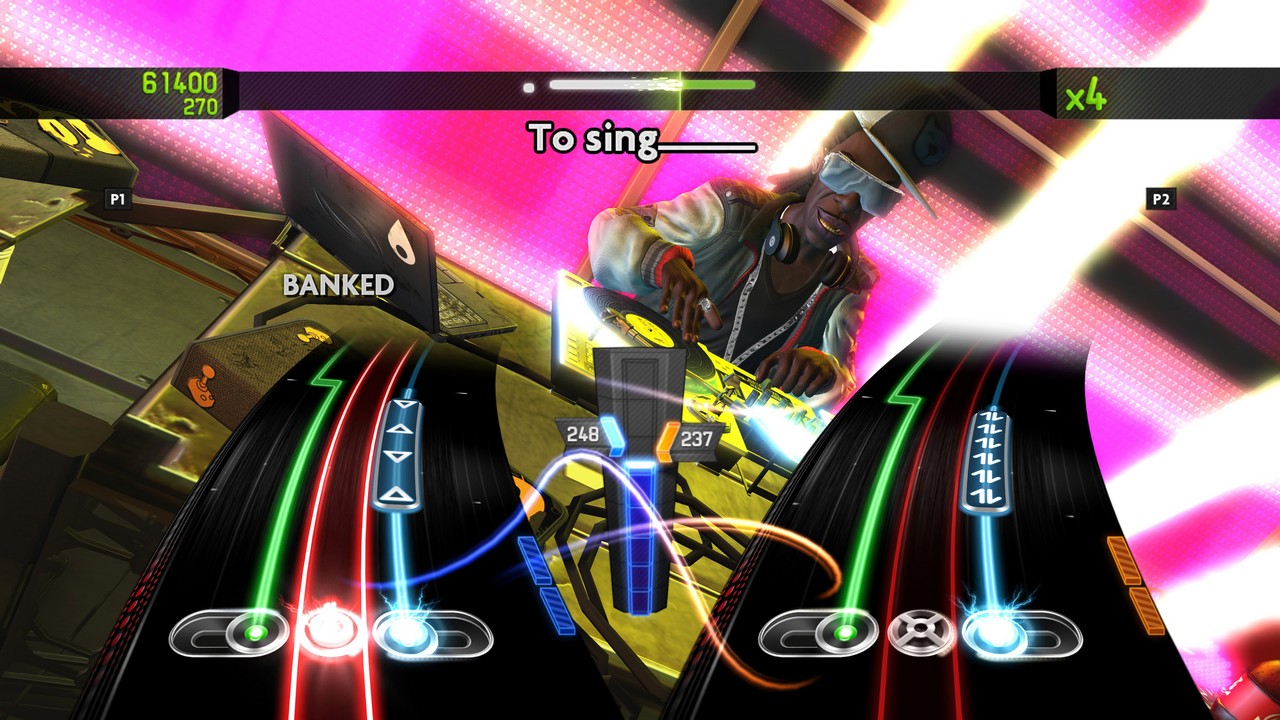Tap the green note button on right turntable

pos(843,632)
